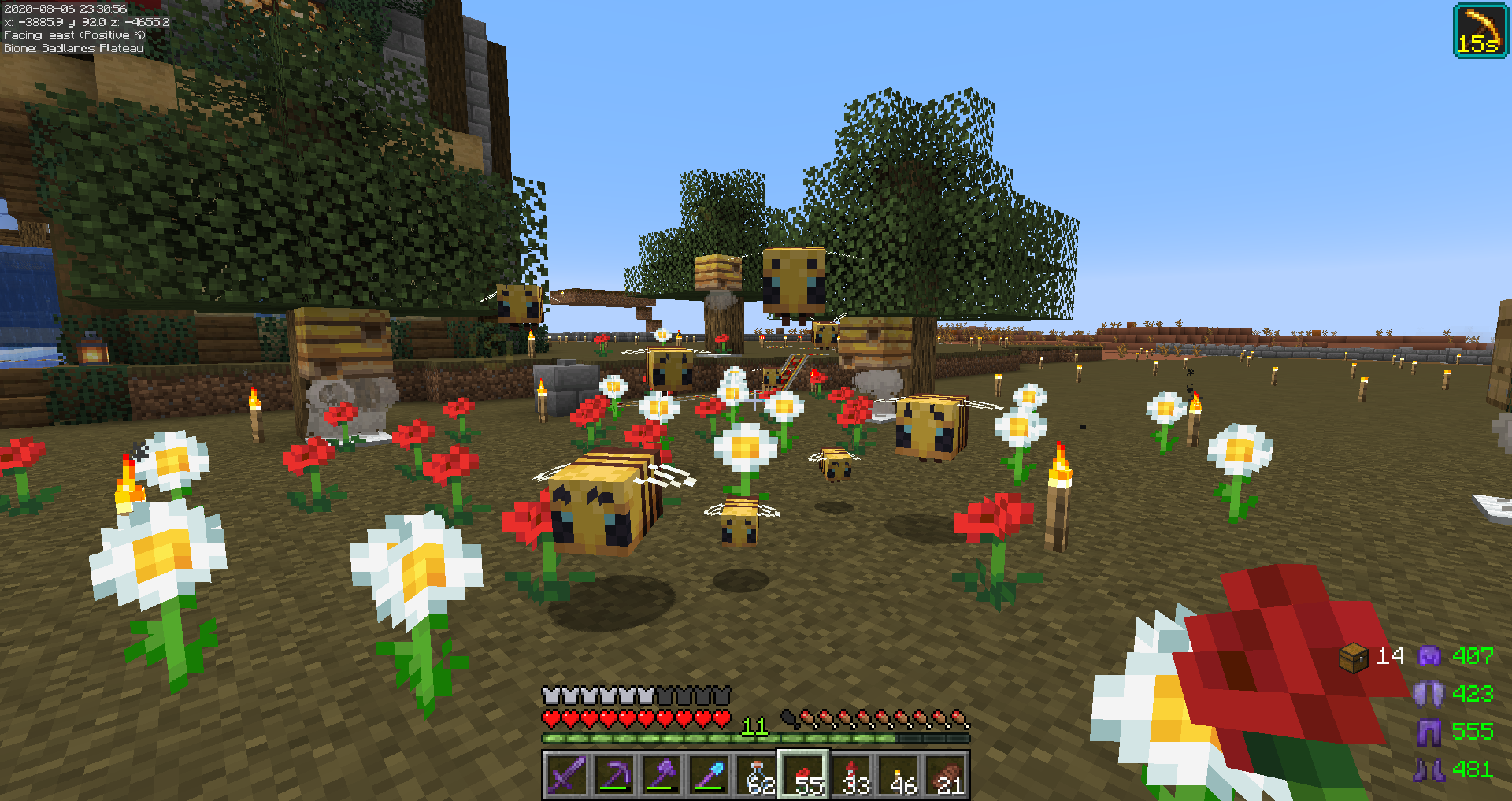This screenshot has height=801, width=1512.
Task: Click the elytra durability icon
Action: (x=1429, y=694)
